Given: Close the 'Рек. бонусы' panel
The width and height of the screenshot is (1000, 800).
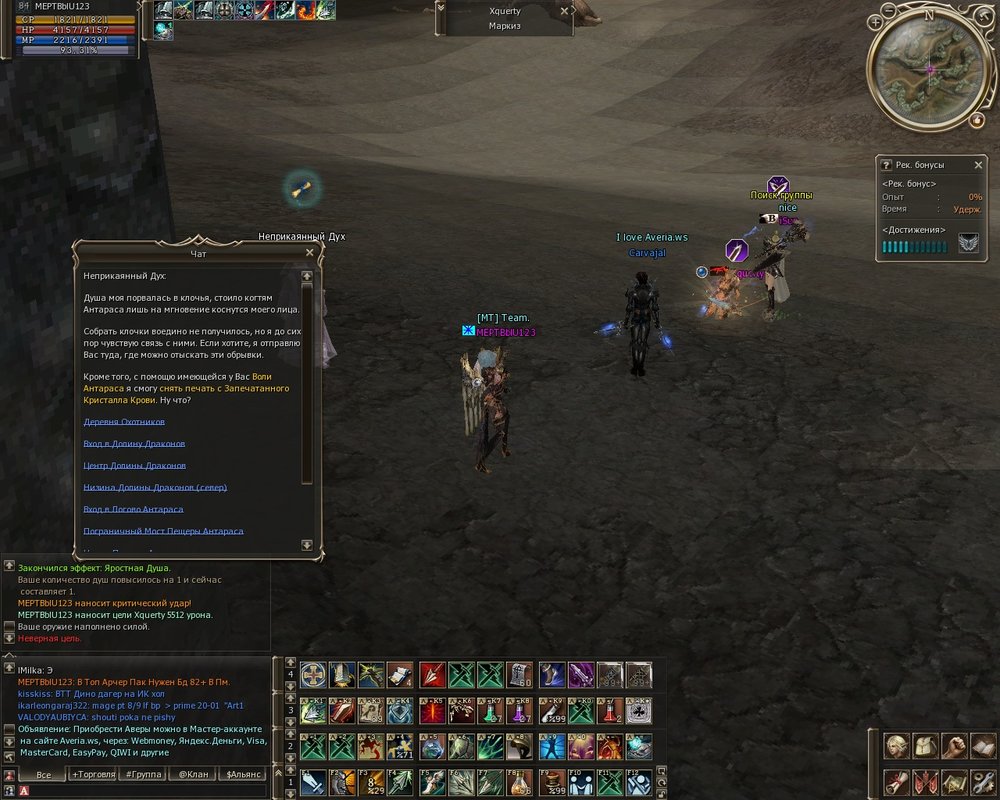Looking at the screenshot, I should pos(979,165).
